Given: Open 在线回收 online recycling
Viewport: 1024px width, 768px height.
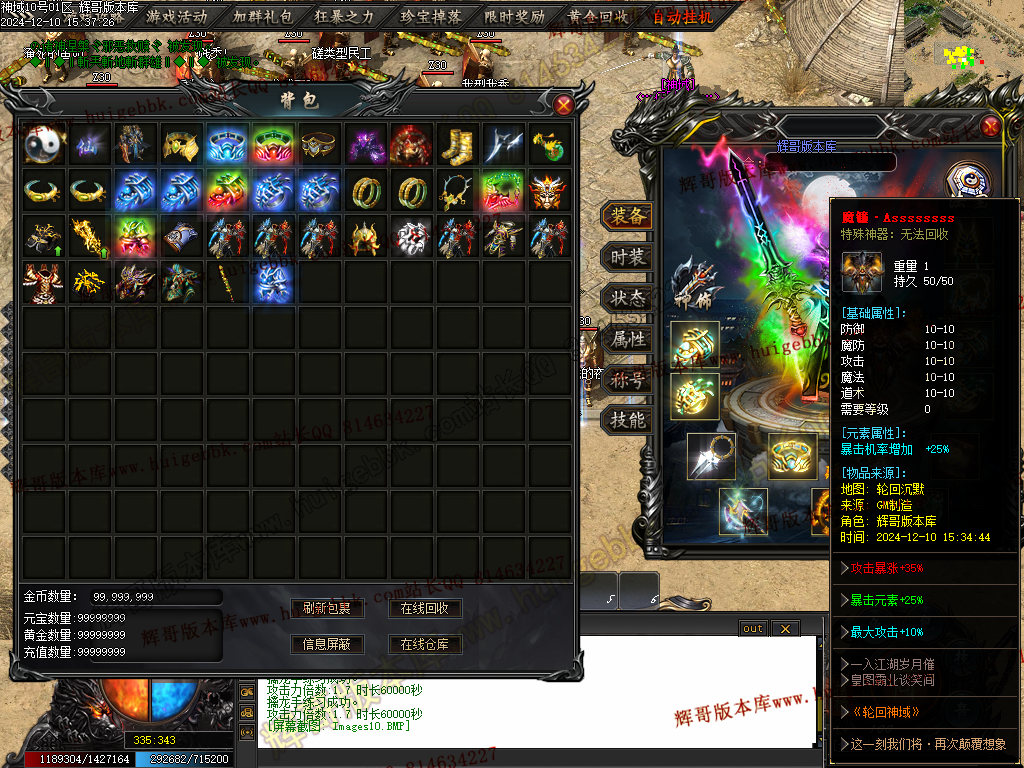Looking at the screenshot, I should [424, 608].
